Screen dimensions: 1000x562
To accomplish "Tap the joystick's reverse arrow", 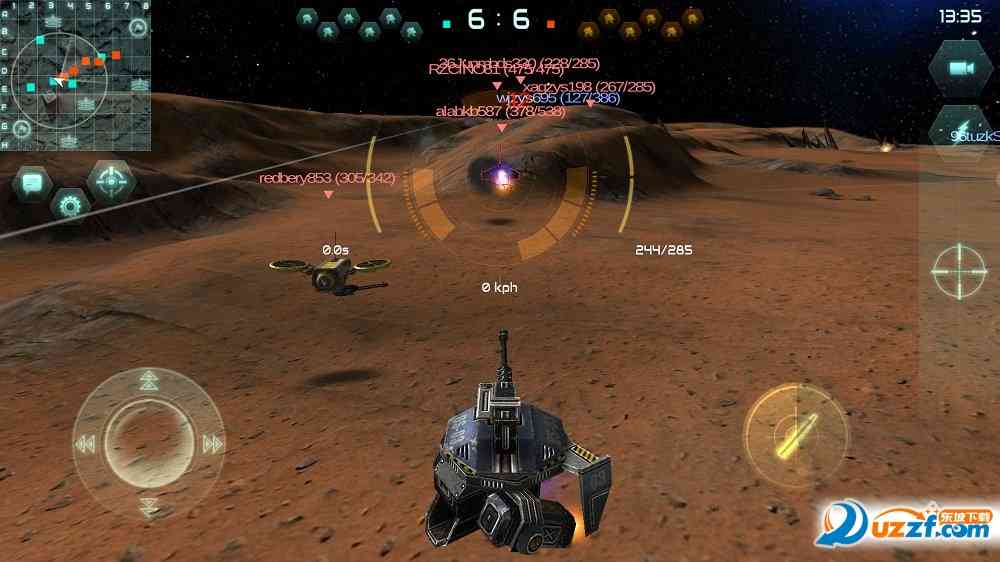I will (x=149, y=507).
